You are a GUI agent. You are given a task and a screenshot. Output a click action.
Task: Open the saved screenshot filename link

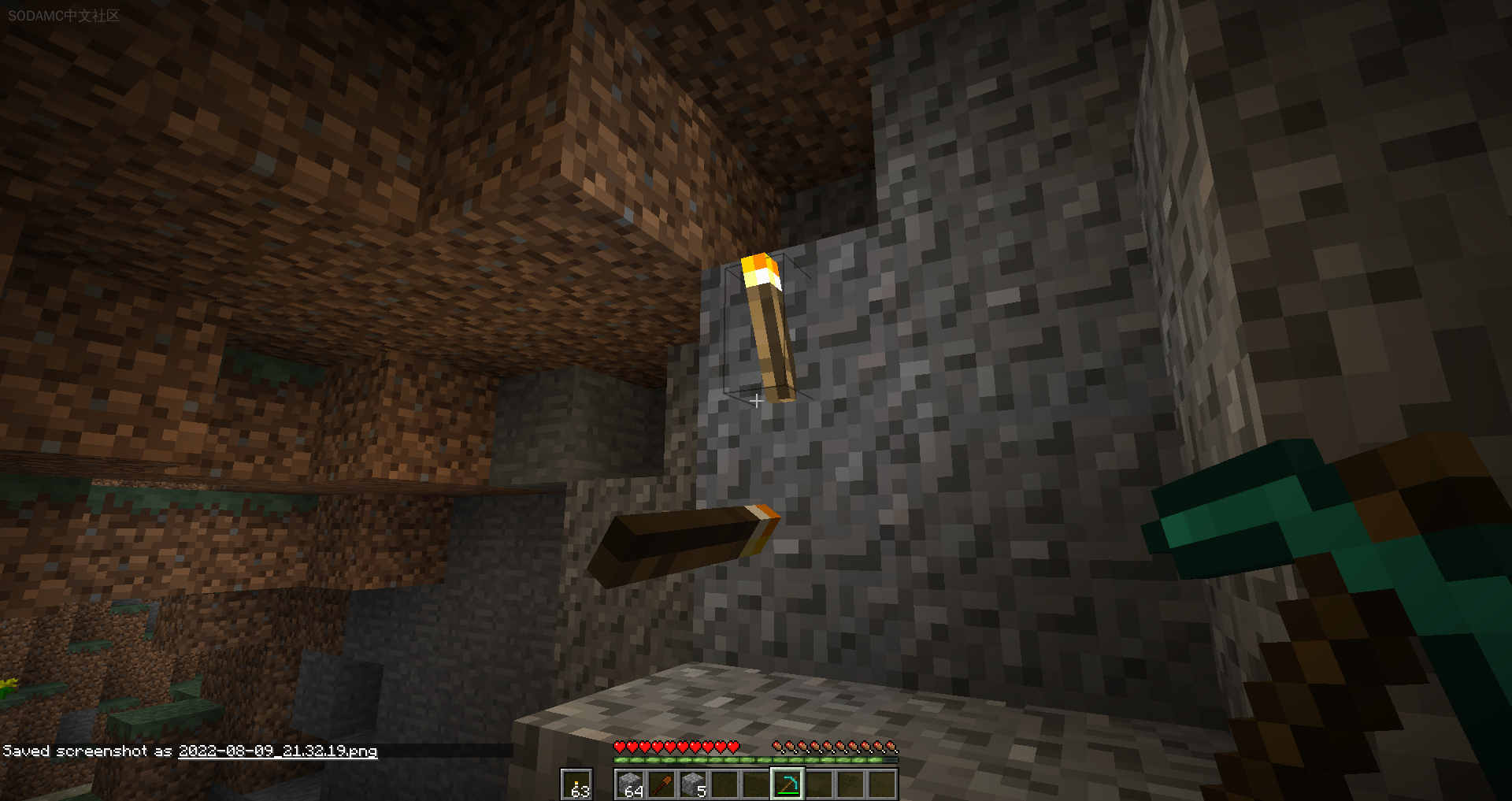click(x=278, y=751)
